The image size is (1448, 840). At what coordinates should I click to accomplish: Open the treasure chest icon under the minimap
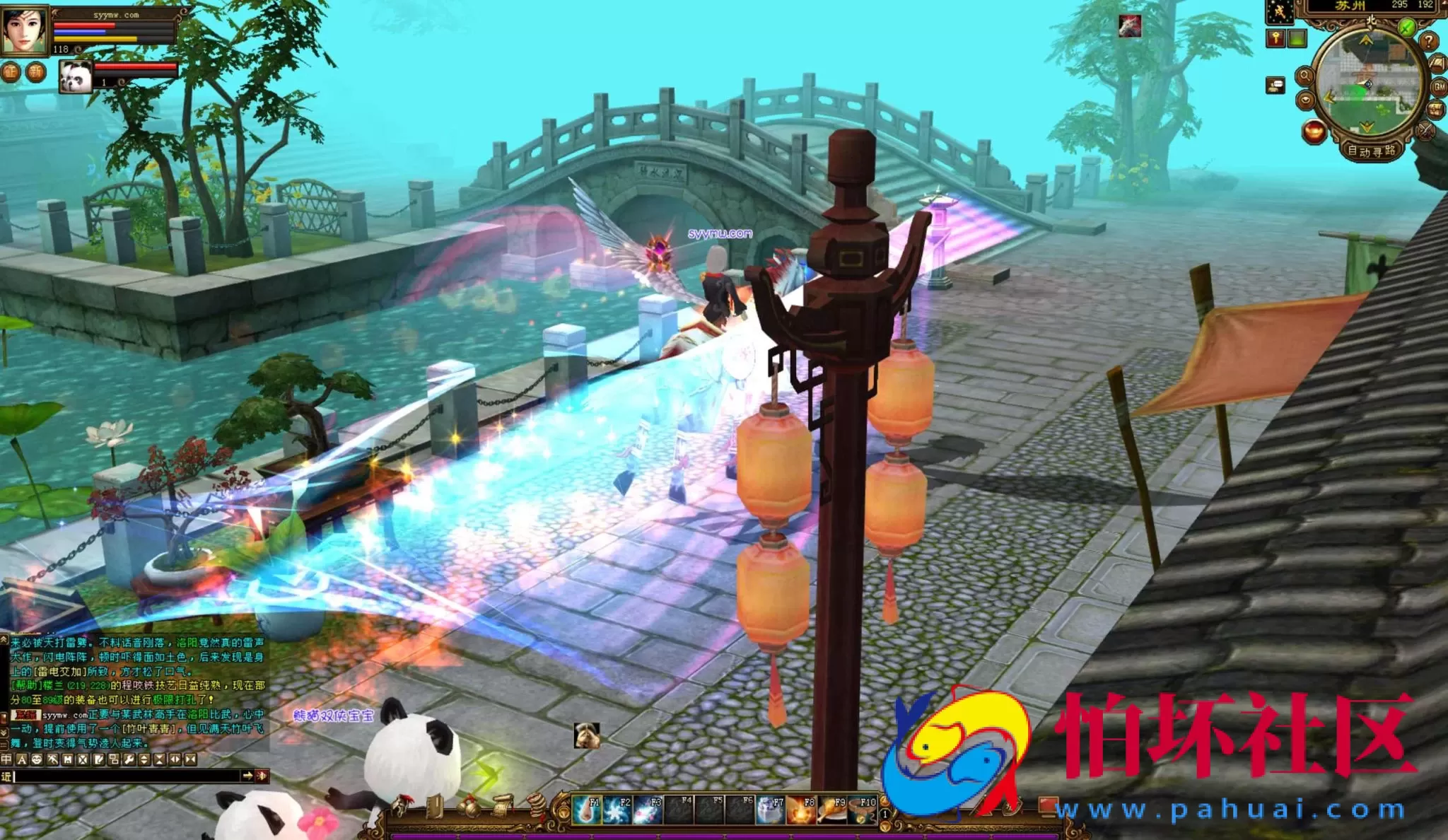coord(1435,108)
